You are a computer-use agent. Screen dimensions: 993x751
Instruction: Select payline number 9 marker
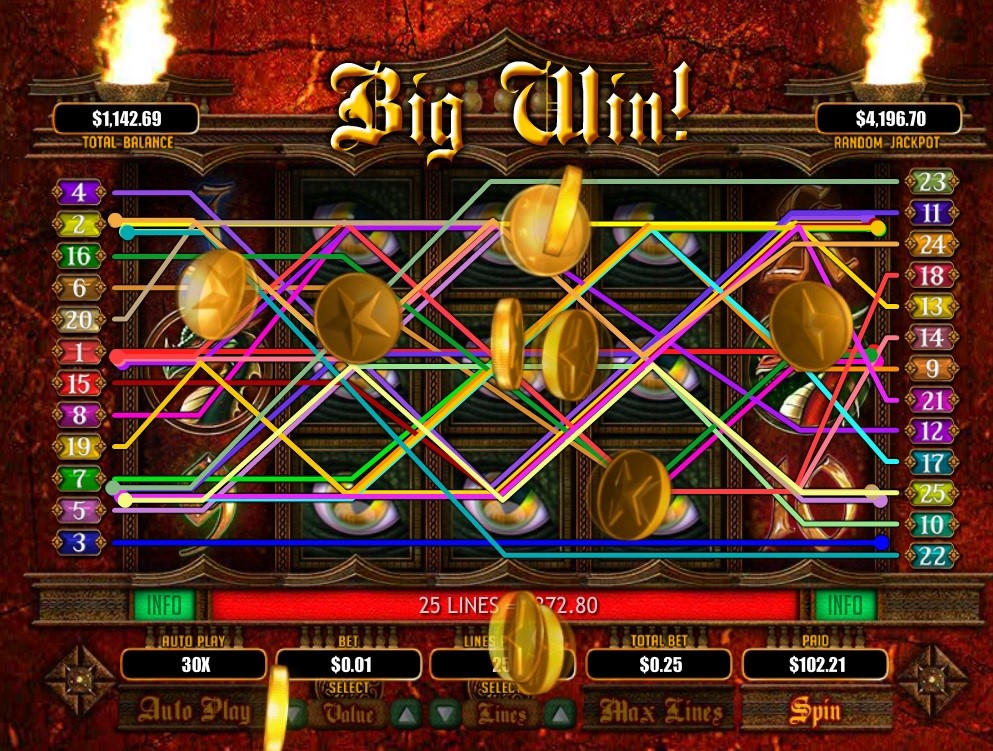[931, 369]
